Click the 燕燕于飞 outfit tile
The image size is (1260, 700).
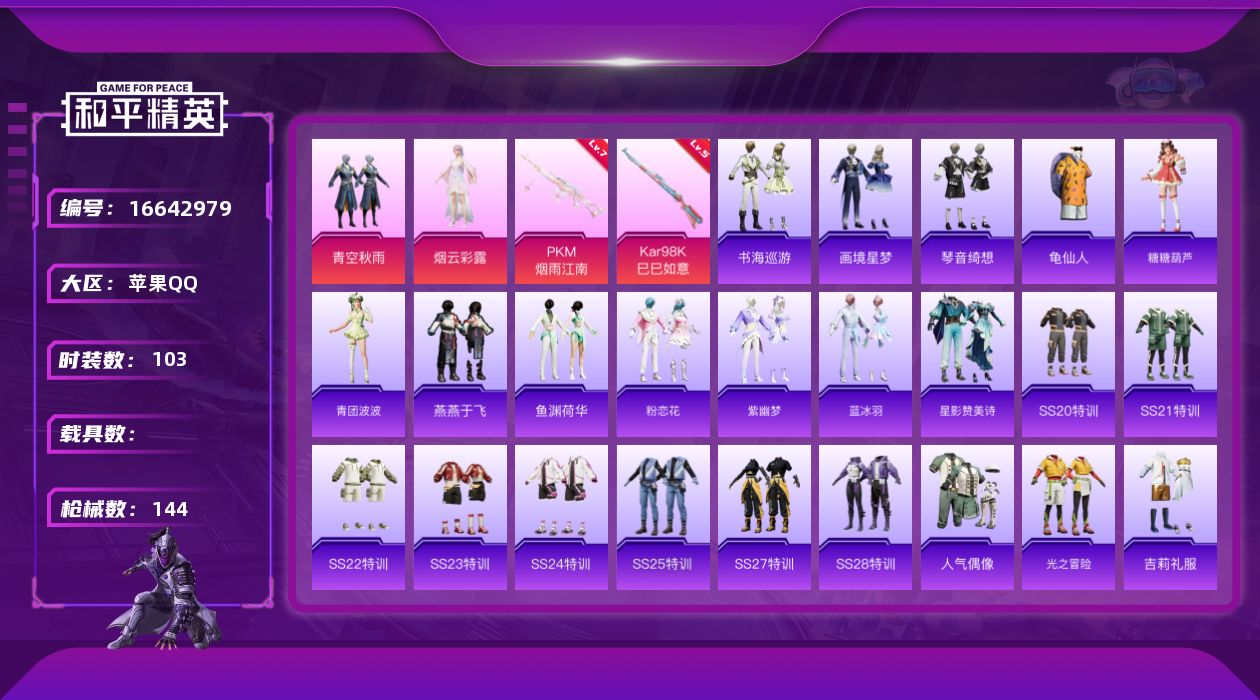coord(460,364)
